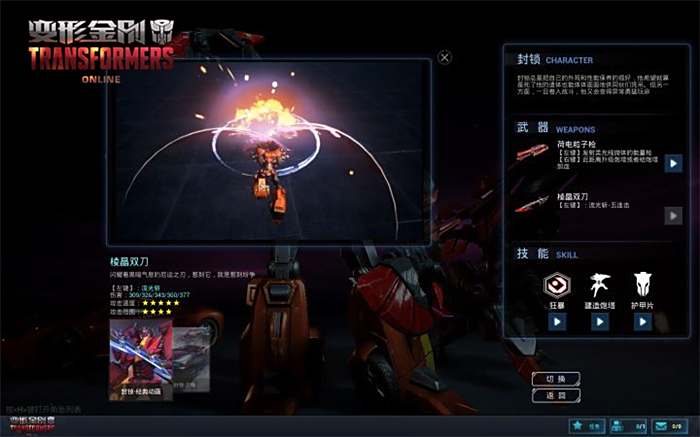Select the 护甲片 armor skill icon

pos(643,284)
